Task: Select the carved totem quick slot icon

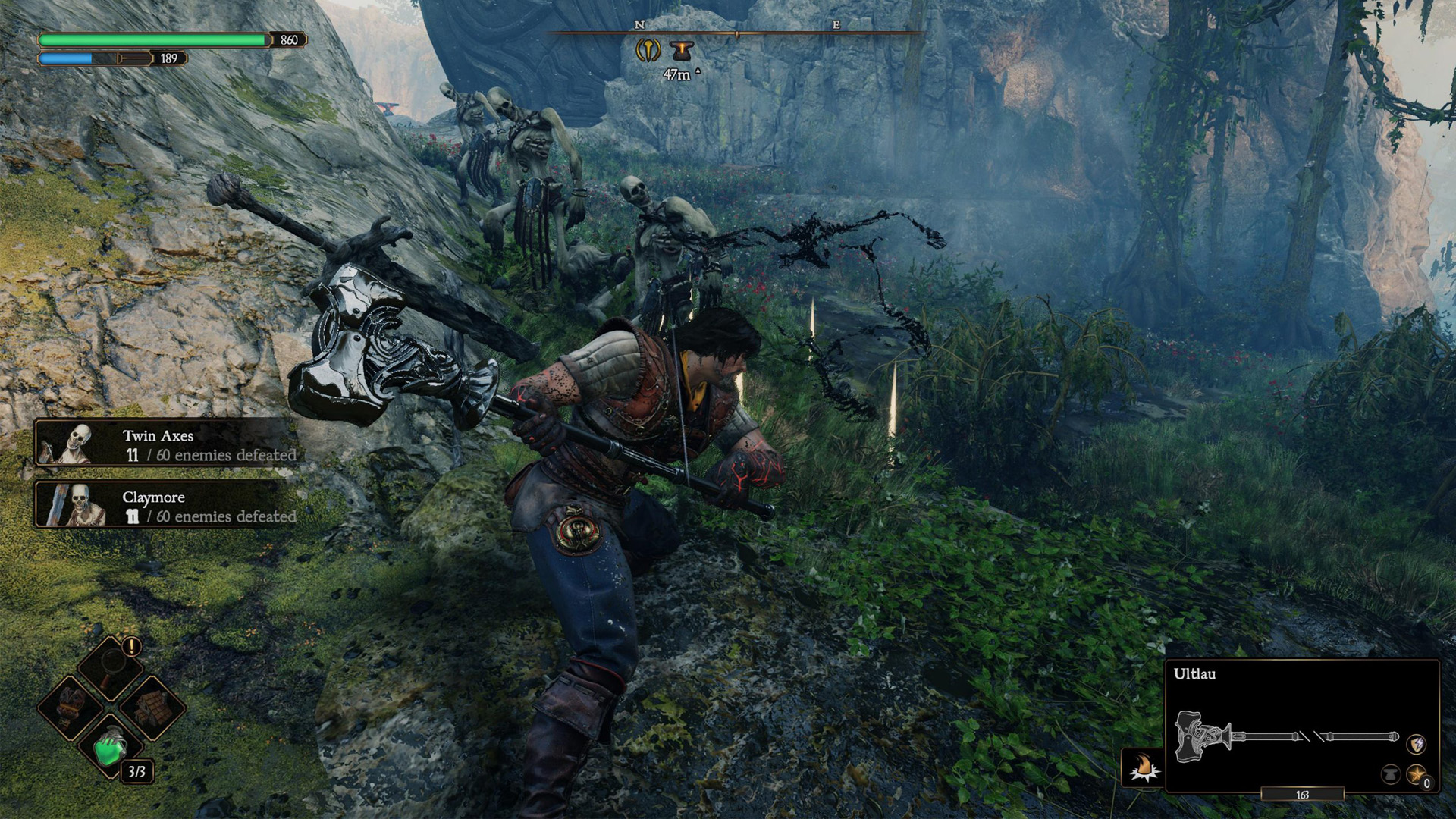Action: [x=67, y=708]
